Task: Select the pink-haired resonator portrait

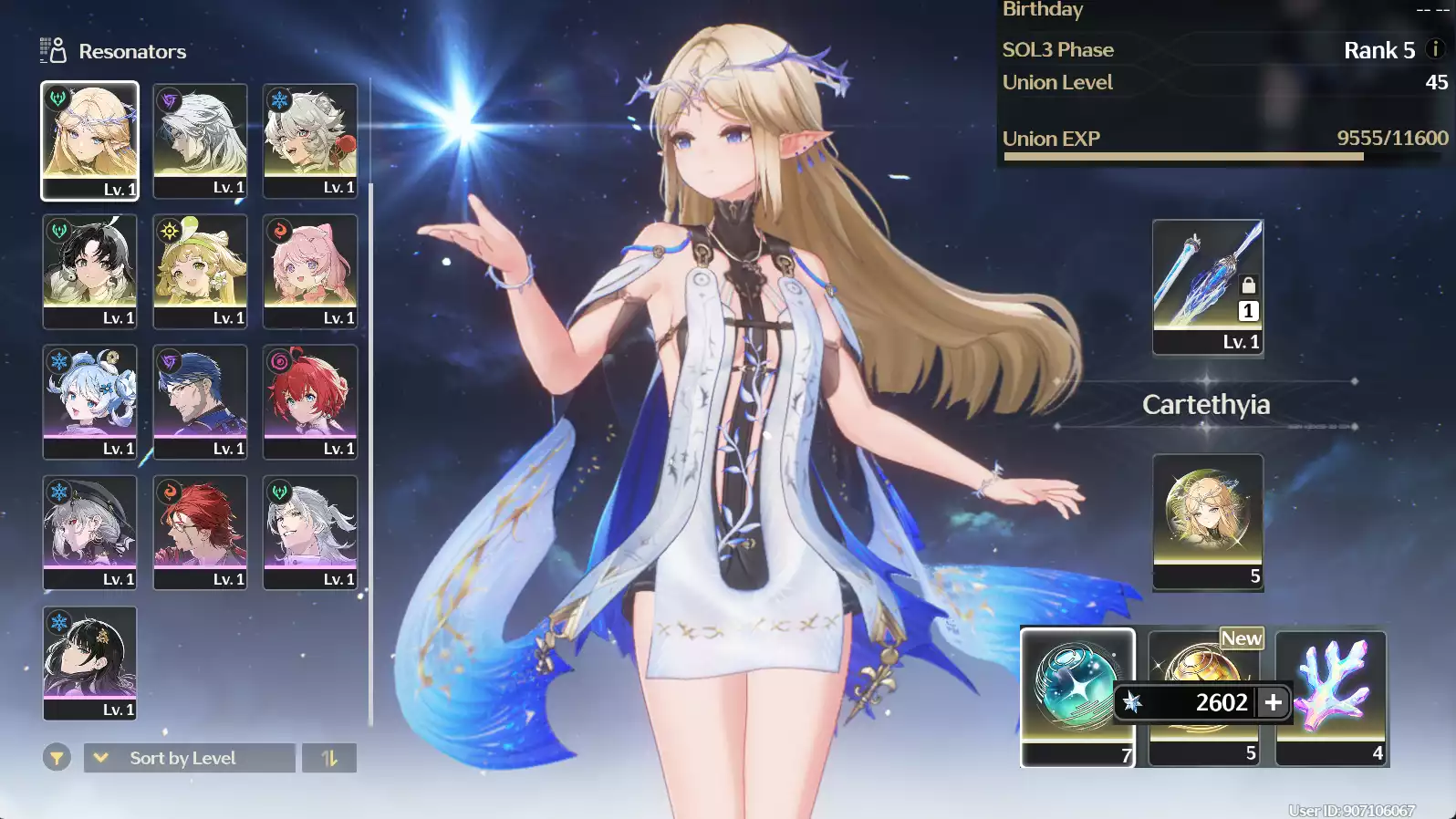Action: coord(309,271)
